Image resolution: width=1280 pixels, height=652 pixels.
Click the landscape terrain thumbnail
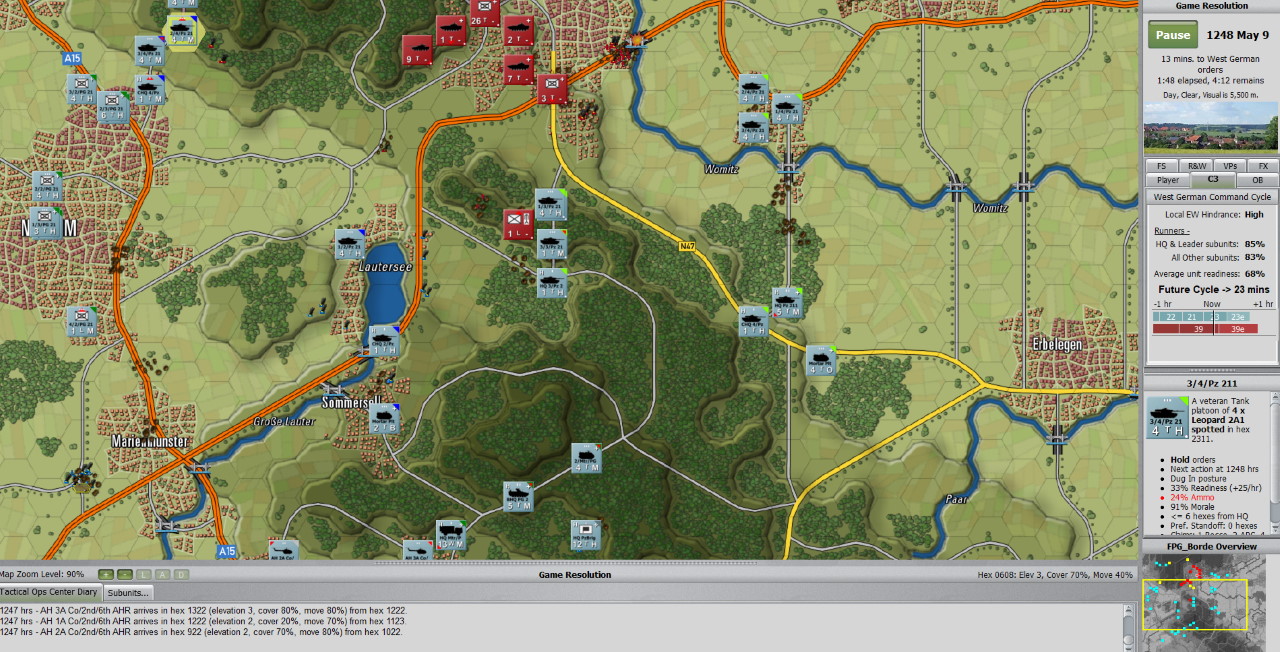(x=1210, y=126)
